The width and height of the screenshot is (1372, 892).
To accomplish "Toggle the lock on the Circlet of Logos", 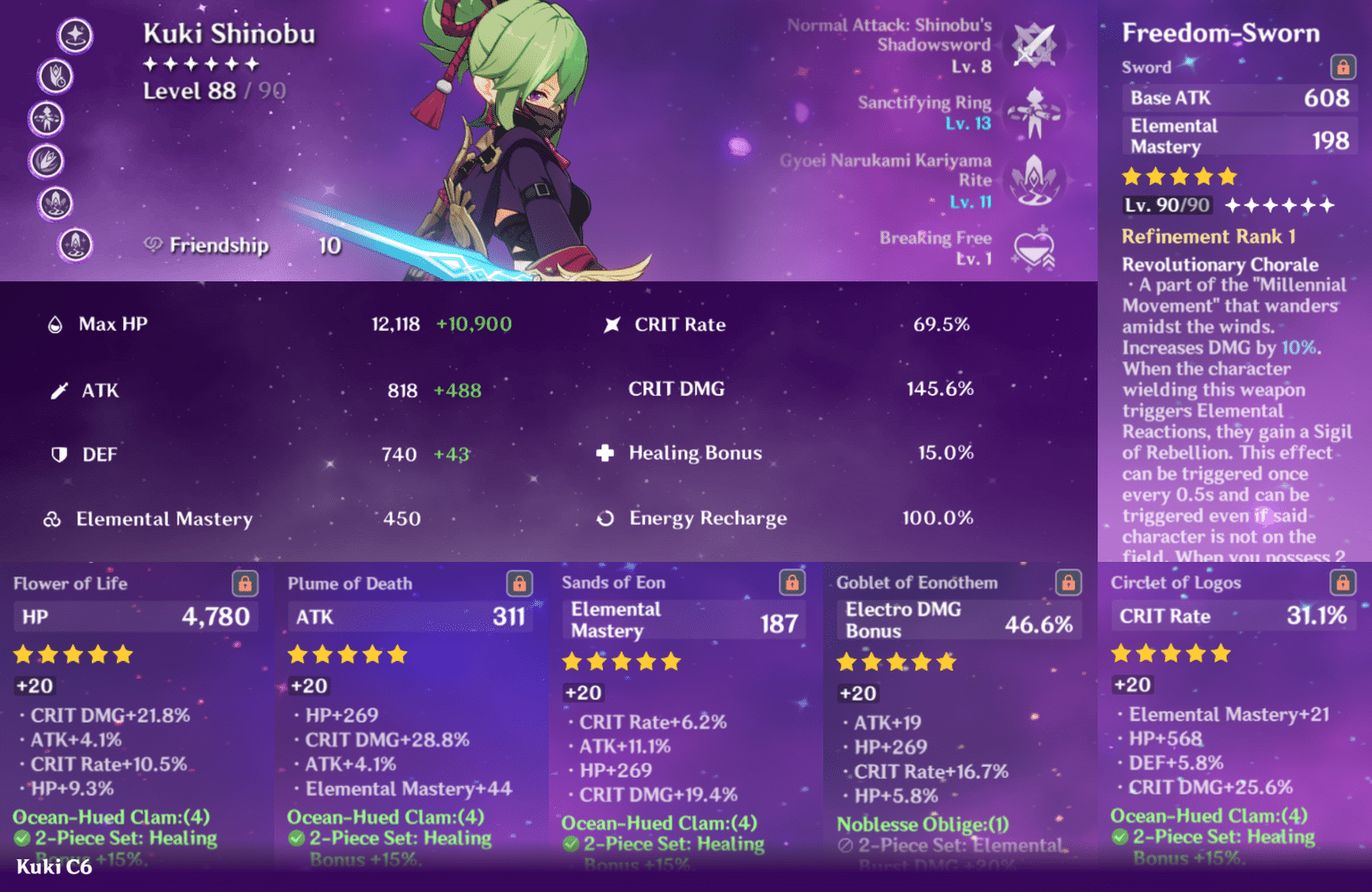I will coord(1341,582).
